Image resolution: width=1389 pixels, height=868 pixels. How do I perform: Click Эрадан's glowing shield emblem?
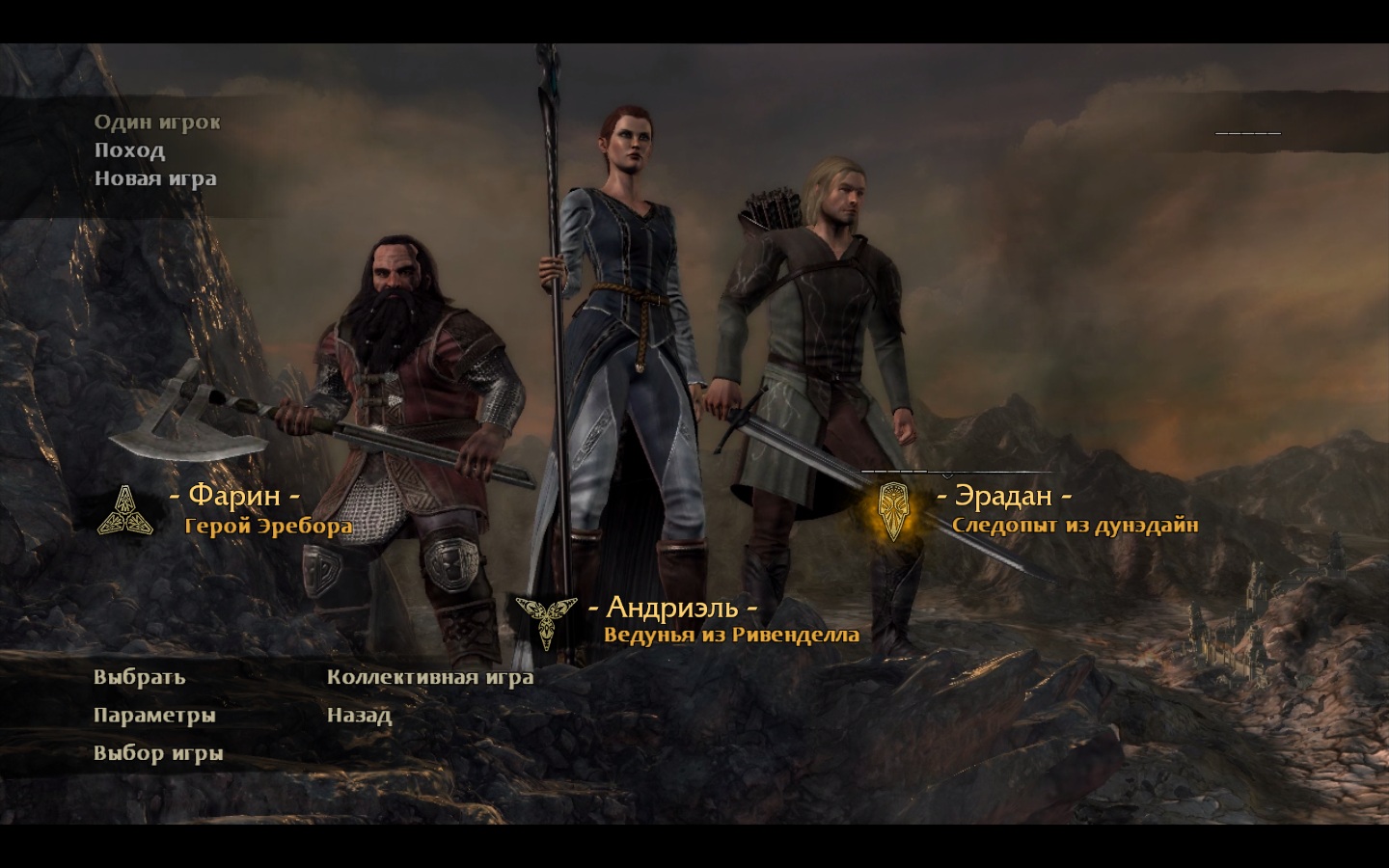click(893, 509)
